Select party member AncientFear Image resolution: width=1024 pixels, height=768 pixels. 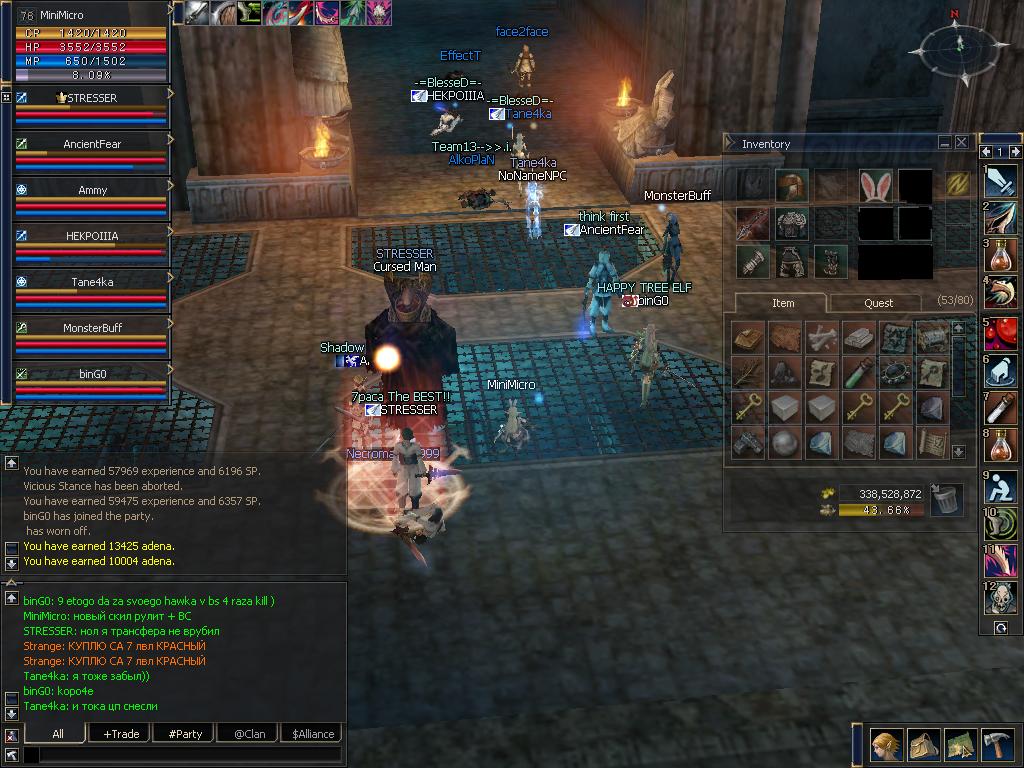pos(92,144)
